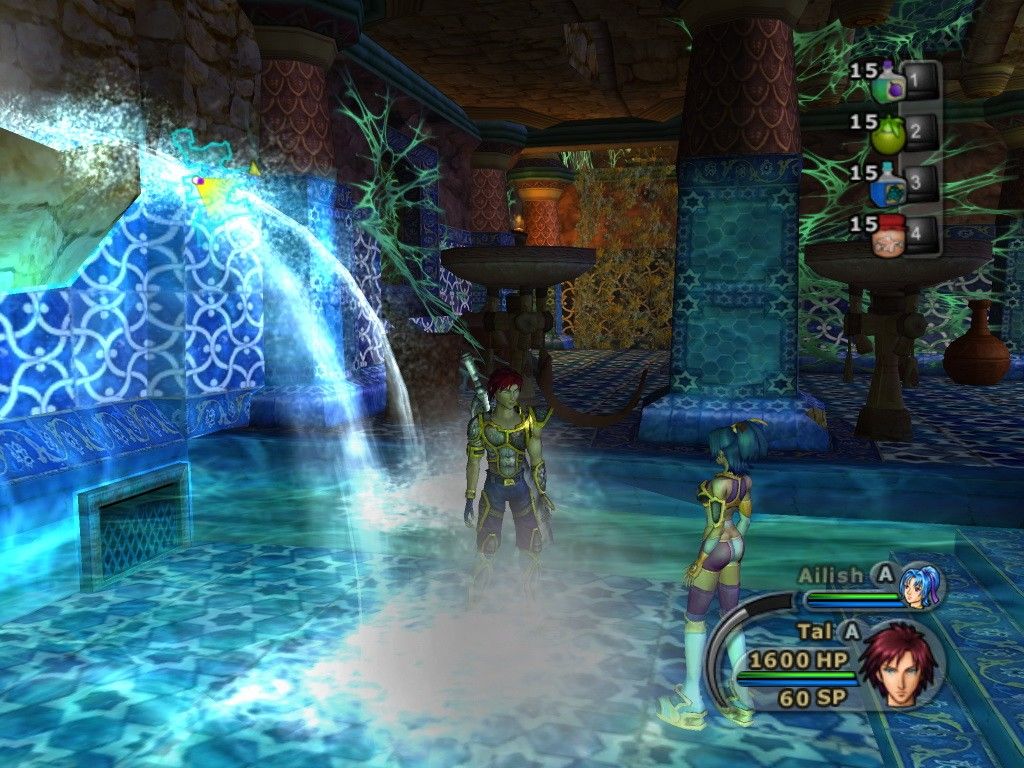Click Tal's character portrait
This screenshot has height=768, width=1024.
[x=902, y=665]
